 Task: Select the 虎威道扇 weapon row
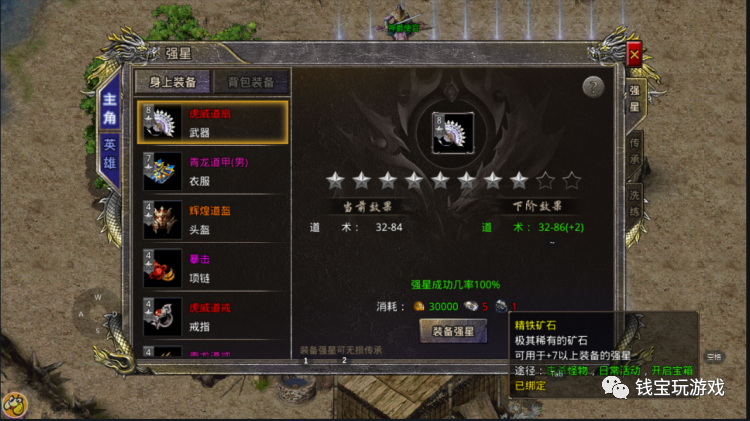coord(211,123)
